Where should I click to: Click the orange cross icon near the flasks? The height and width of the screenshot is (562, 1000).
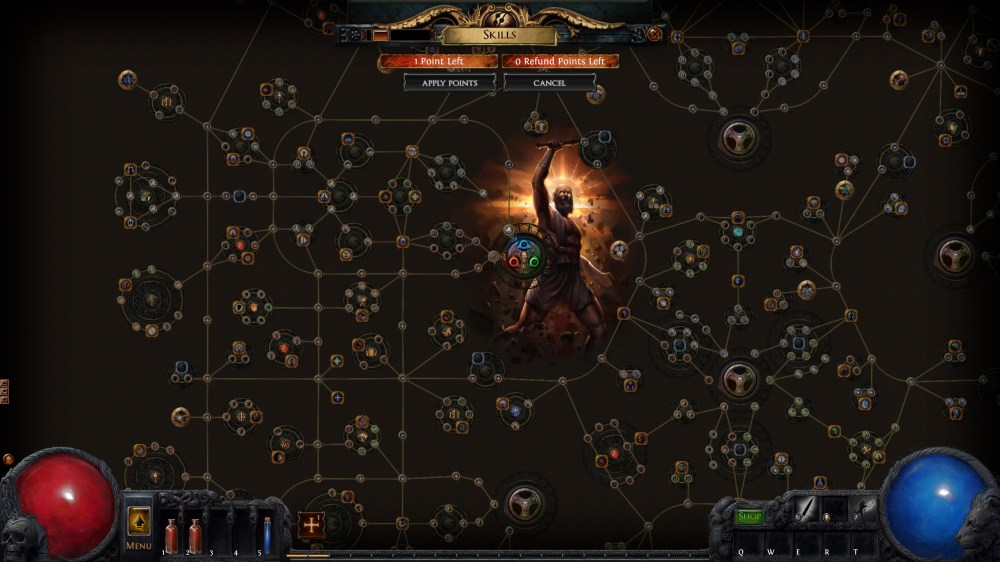pyautogui.click(x=310, y=524)
